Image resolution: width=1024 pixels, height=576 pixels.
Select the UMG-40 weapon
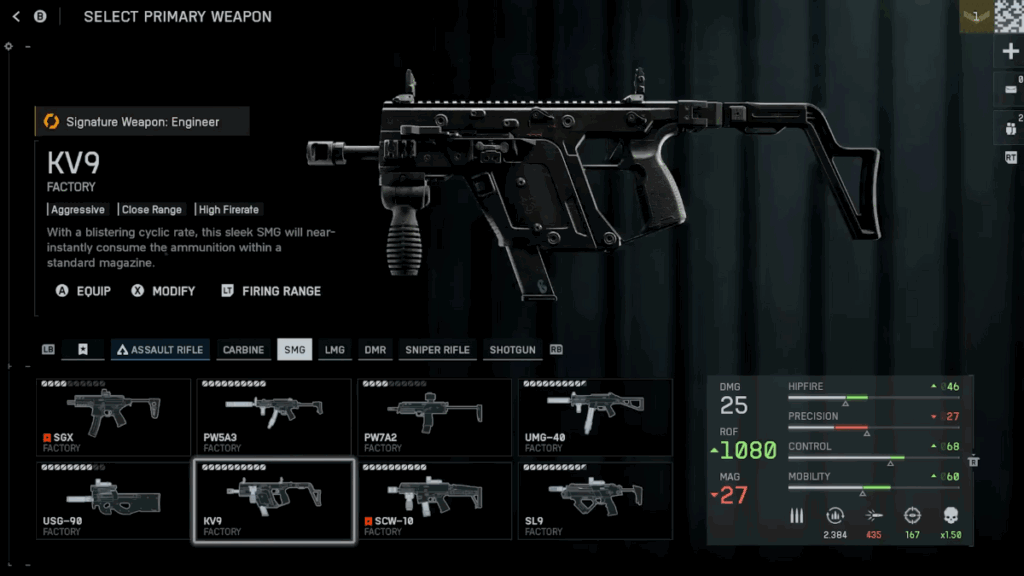tap(595, 416)
